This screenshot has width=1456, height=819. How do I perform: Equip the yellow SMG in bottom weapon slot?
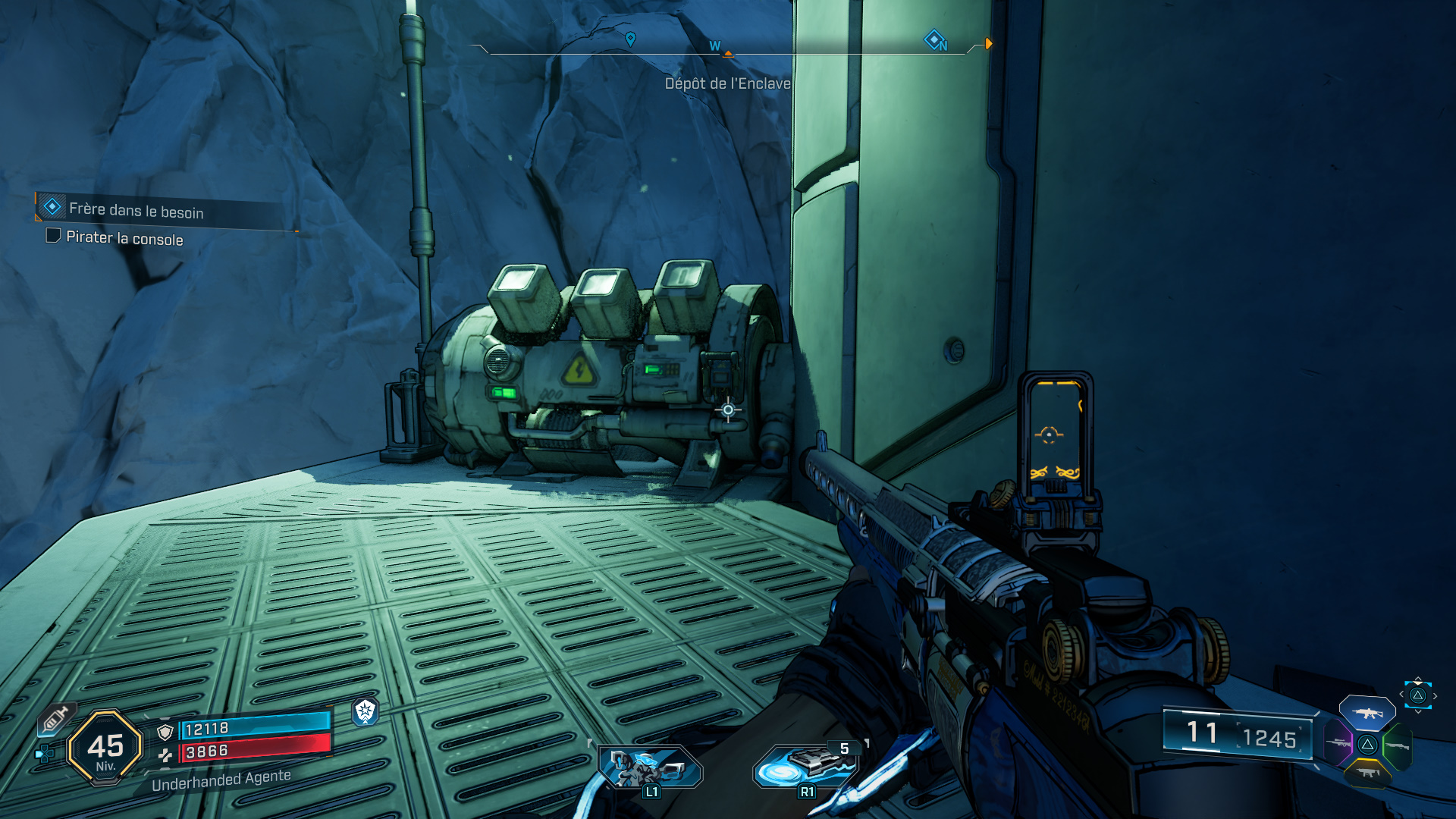coord(1367,773)
